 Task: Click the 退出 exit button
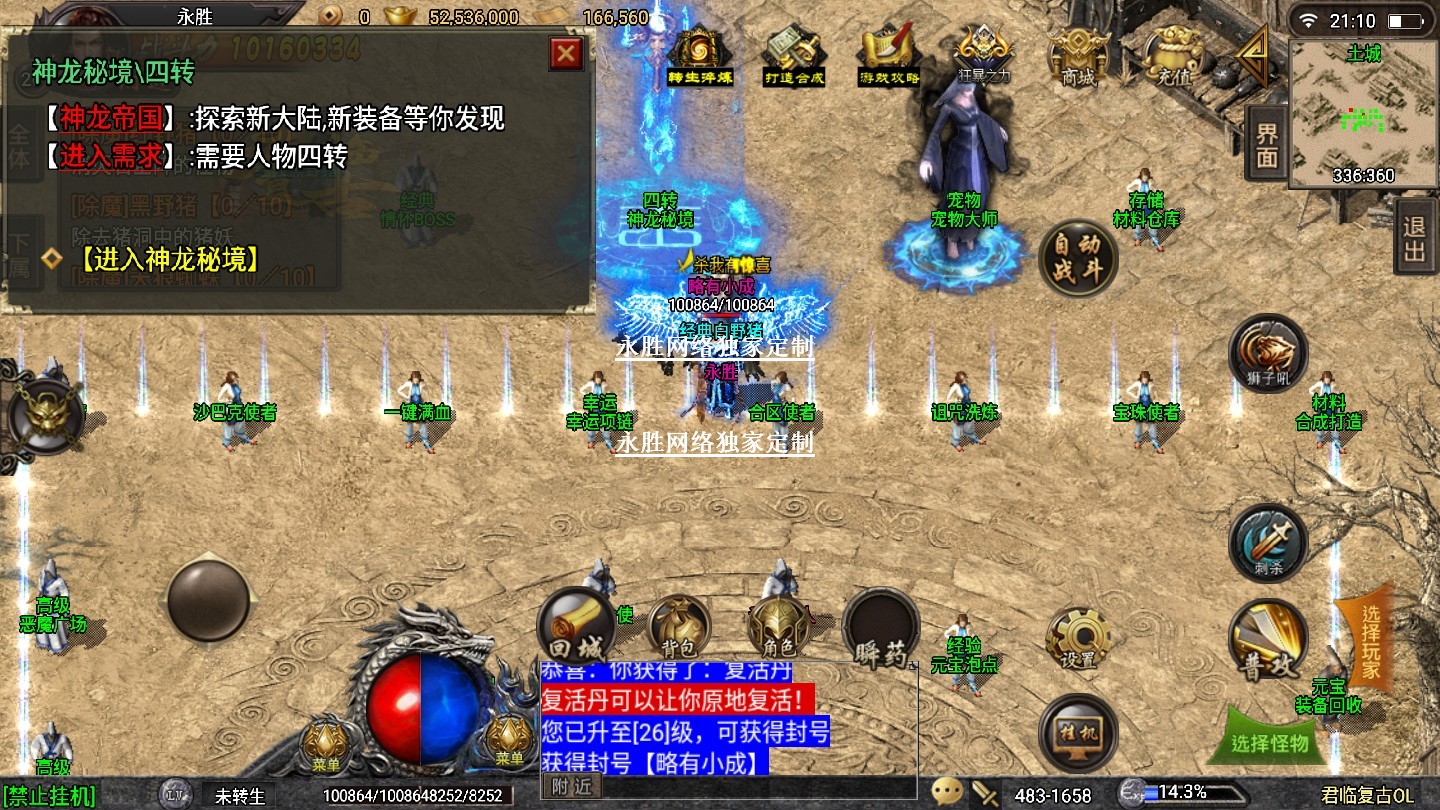1414,238
